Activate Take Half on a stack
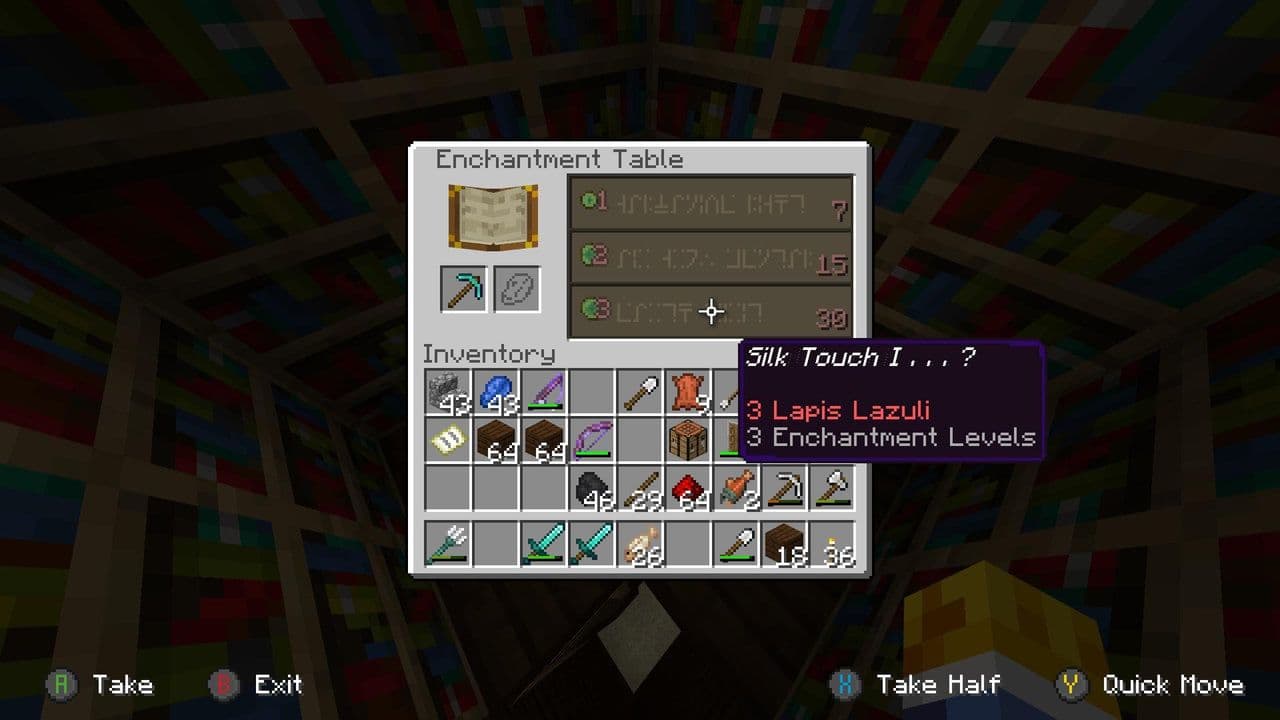The image size is (1280, 720). click(920, 685)
